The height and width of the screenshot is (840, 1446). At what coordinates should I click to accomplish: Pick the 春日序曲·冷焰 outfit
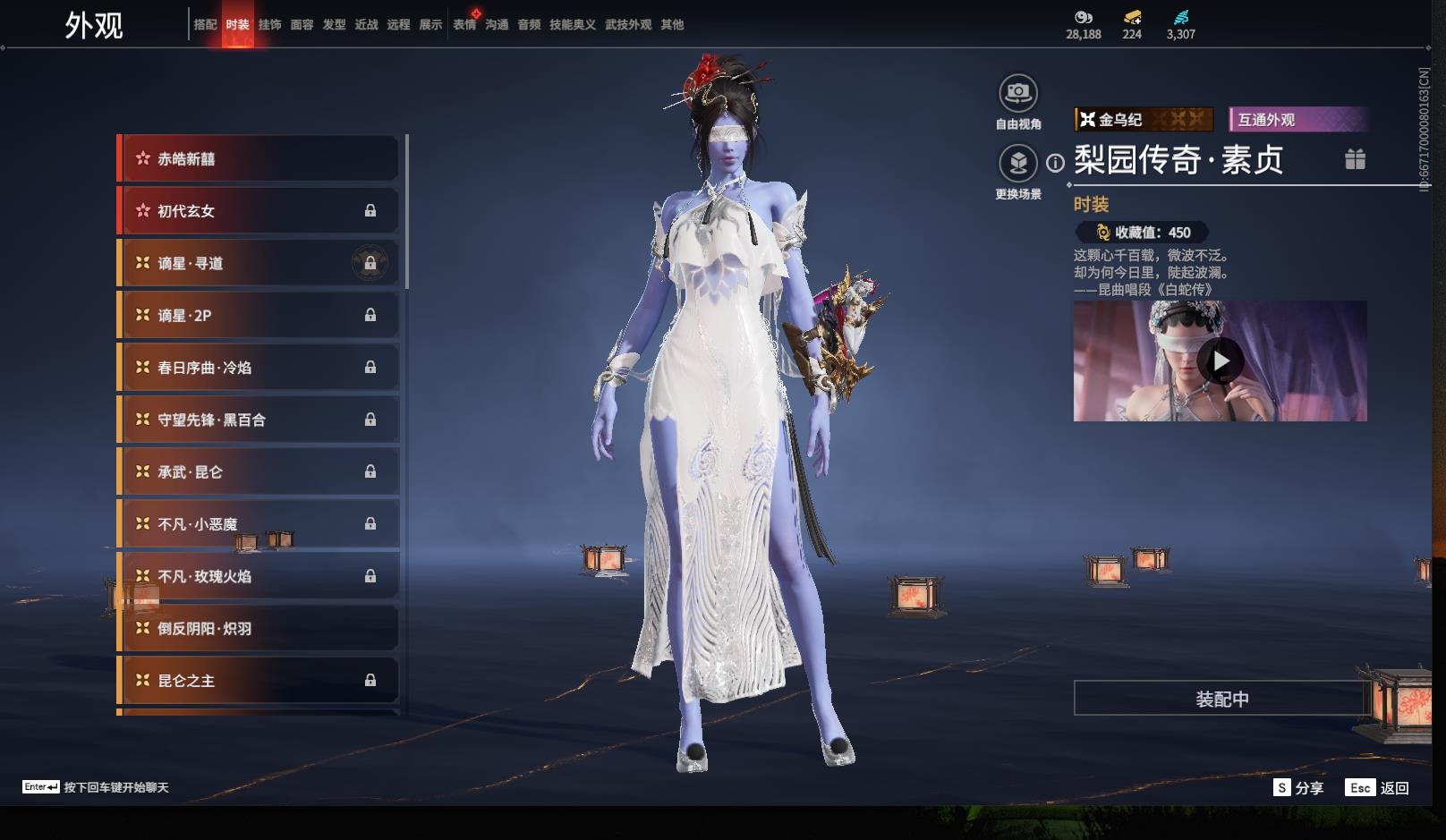coord(259,368)
